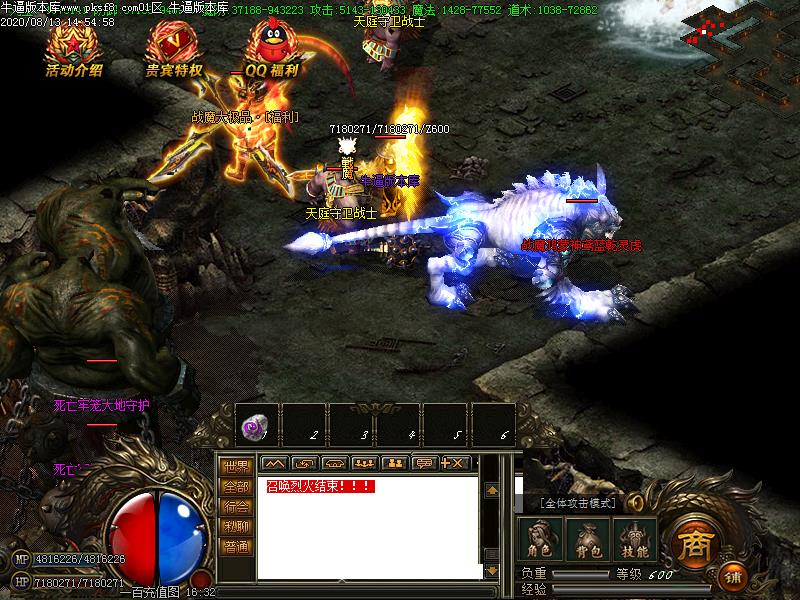This screenshot has width=800, height=600.
Task: Use the purple item in hotbar slot 1
Action: pos(257,427)
